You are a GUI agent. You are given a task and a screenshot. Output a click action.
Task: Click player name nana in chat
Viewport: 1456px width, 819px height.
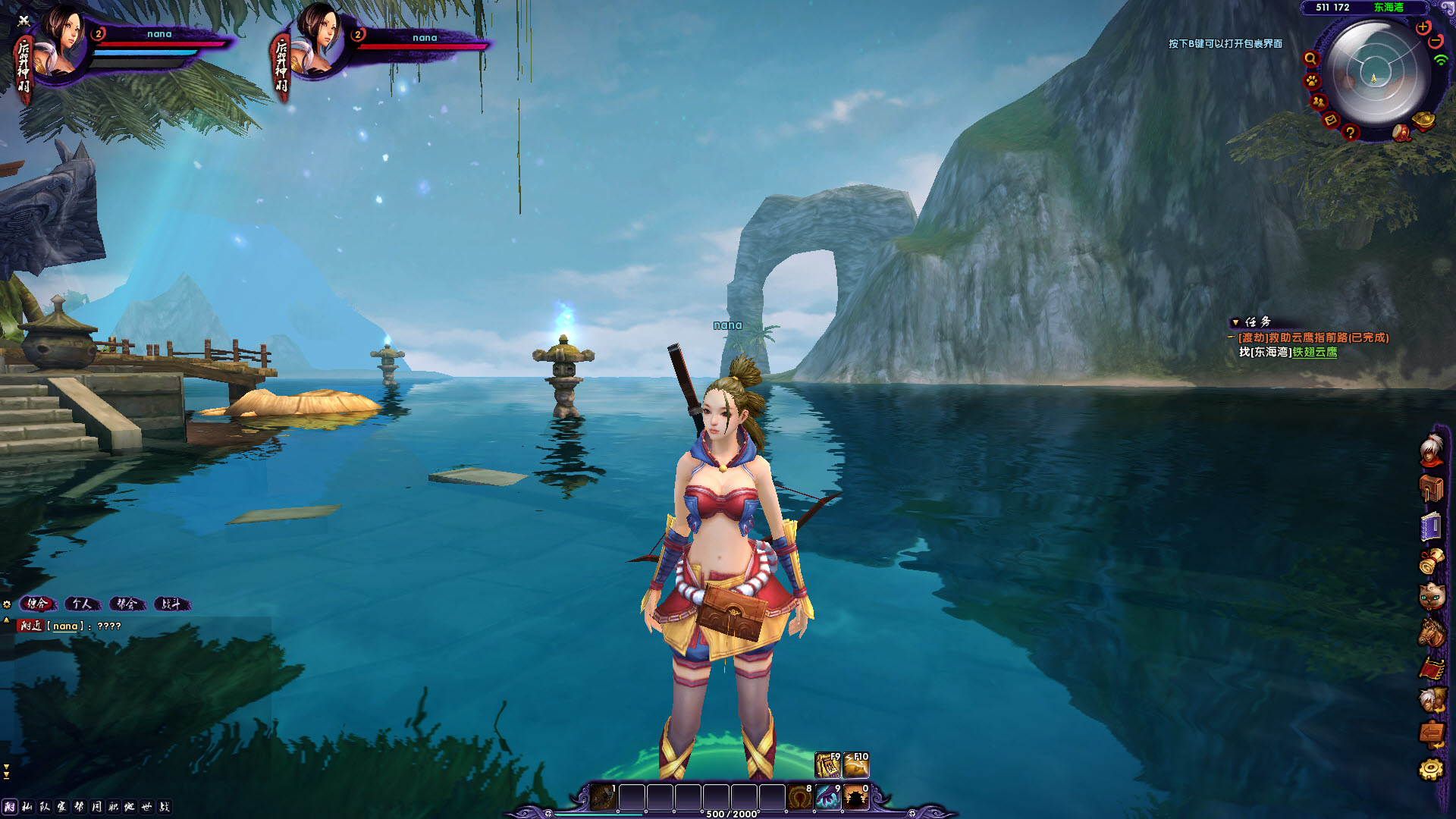65,626
